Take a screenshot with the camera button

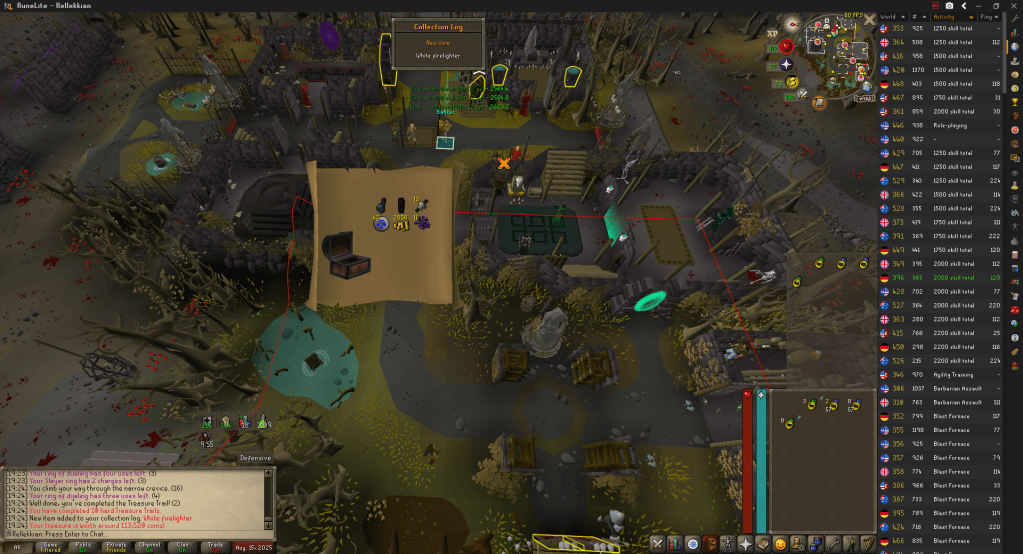pos(948,5)
